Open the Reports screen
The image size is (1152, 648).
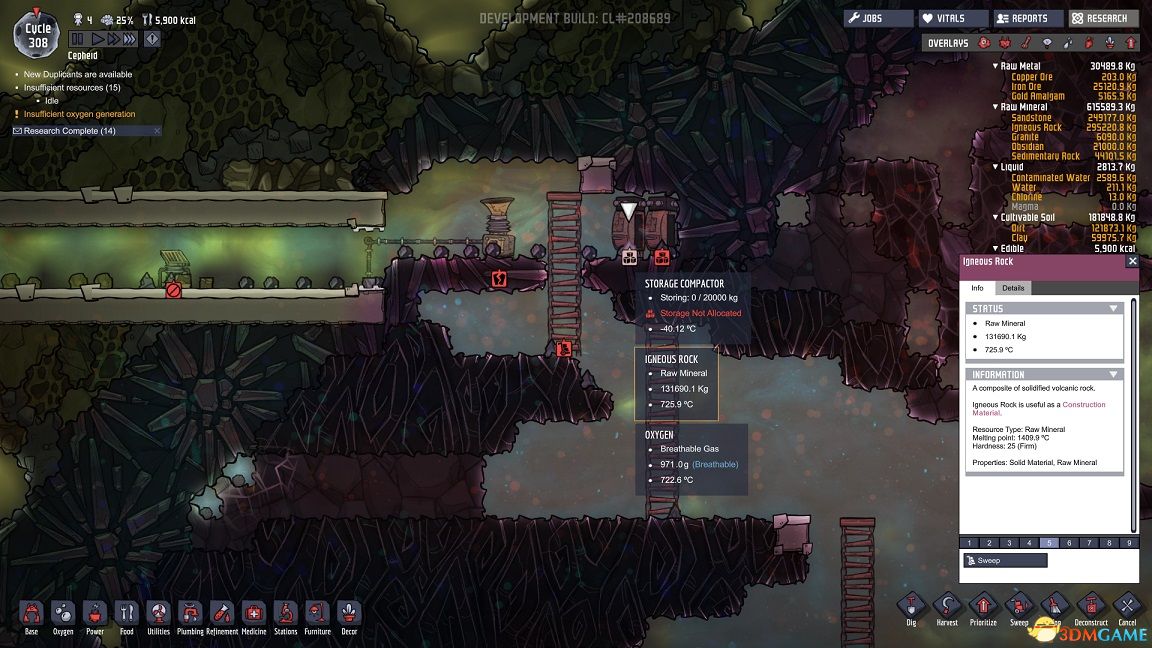point(1028,18)
